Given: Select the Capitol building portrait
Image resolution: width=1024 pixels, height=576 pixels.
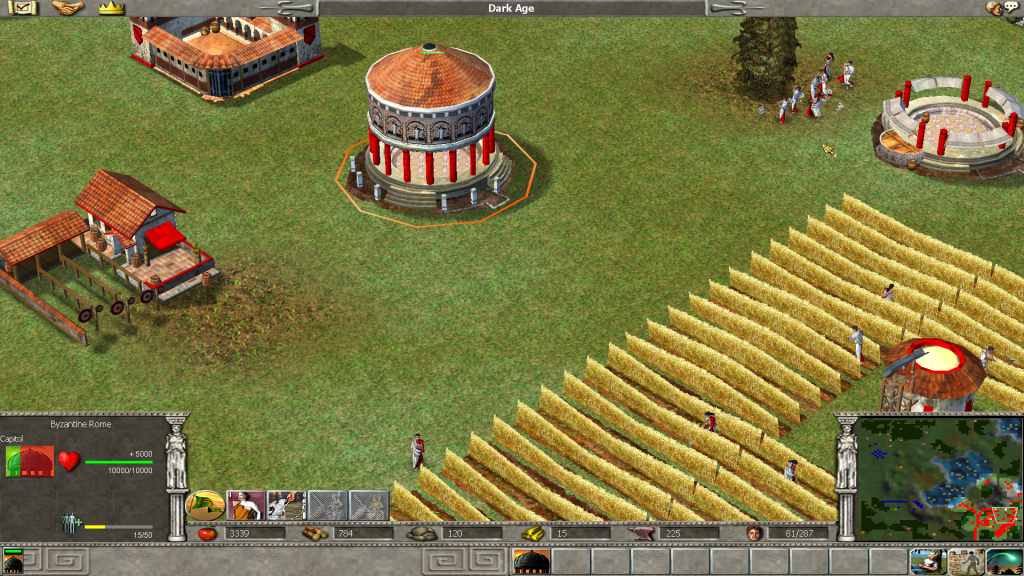Looking at the screenshot, I should 29,462.
